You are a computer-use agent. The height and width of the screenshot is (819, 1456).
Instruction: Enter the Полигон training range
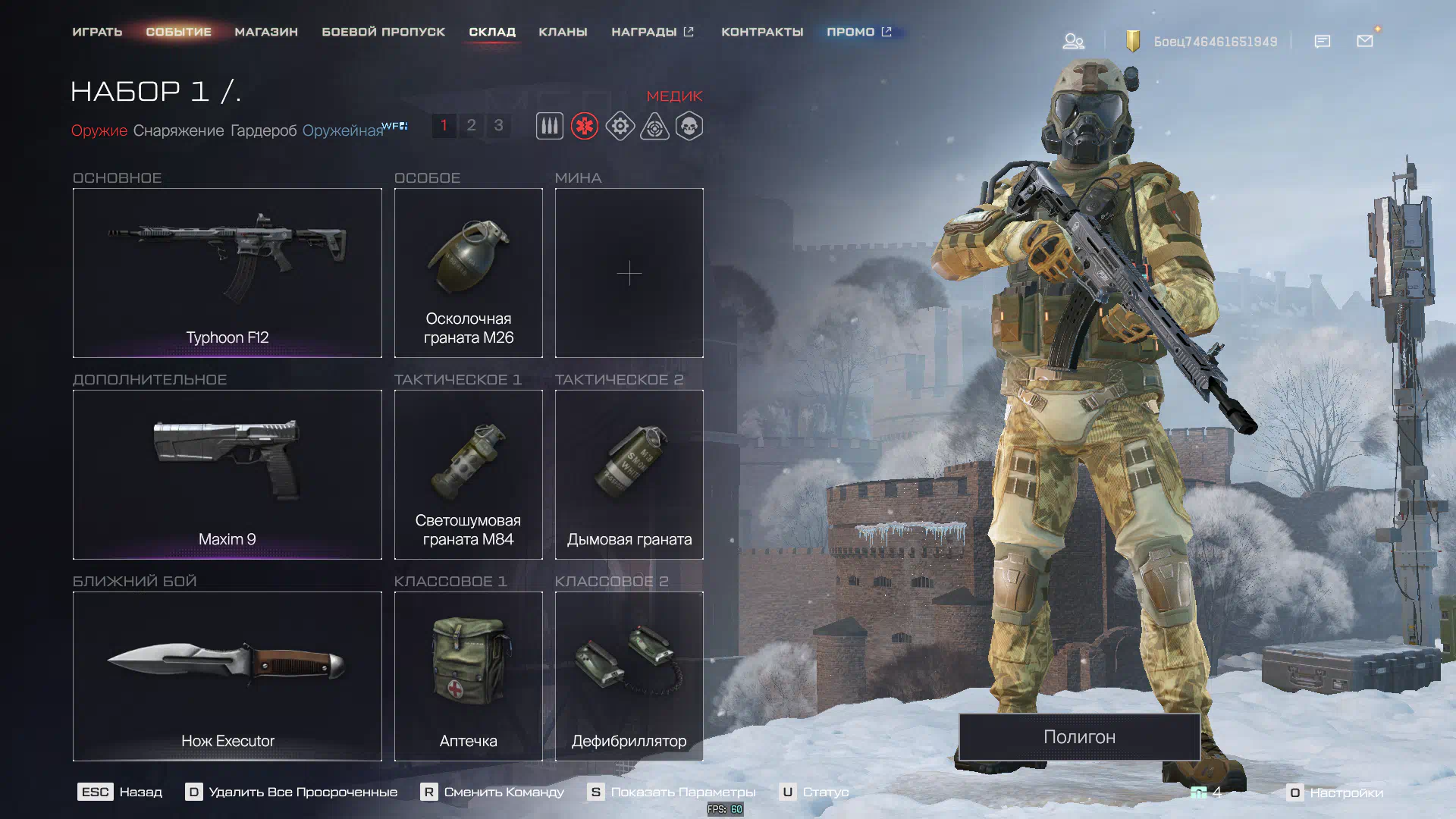(1078, 736)
